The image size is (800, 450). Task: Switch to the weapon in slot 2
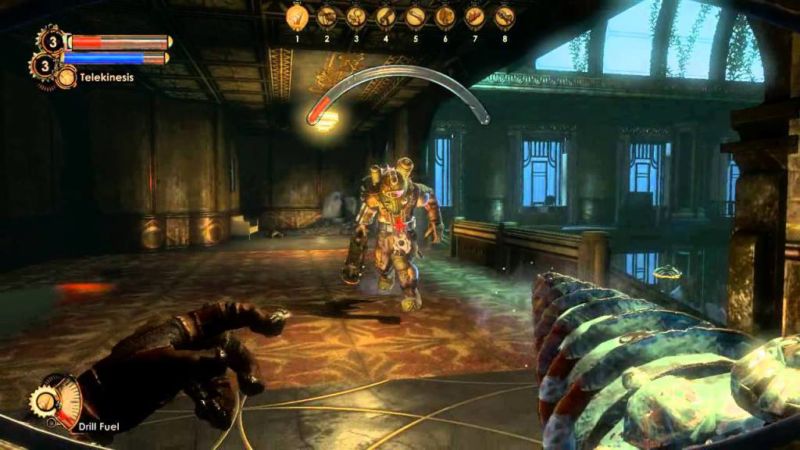pyautogui.click(x=327, y=17)
